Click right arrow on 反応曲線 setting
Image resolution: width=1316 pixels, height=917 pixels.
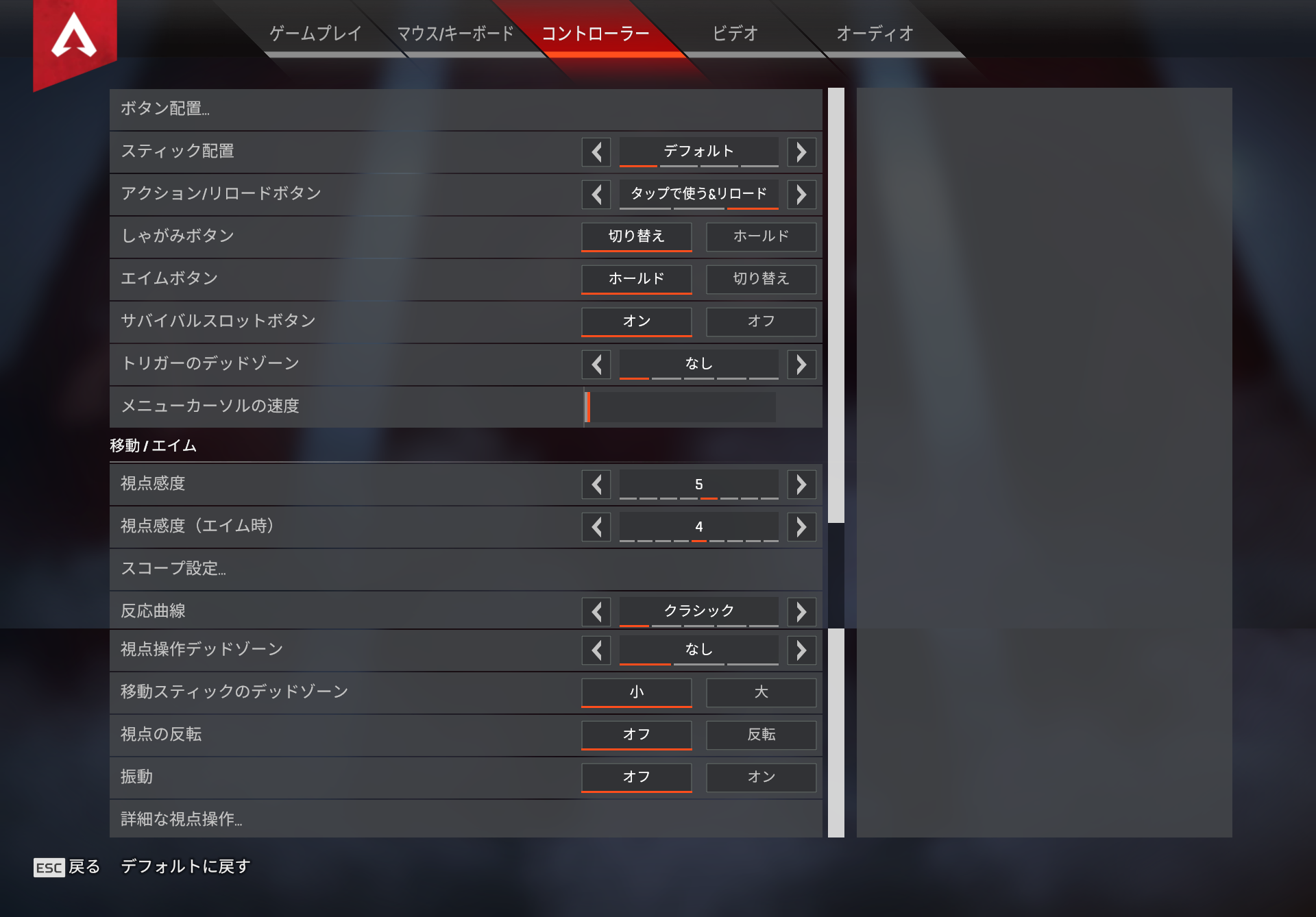click(x=801, y=611)
